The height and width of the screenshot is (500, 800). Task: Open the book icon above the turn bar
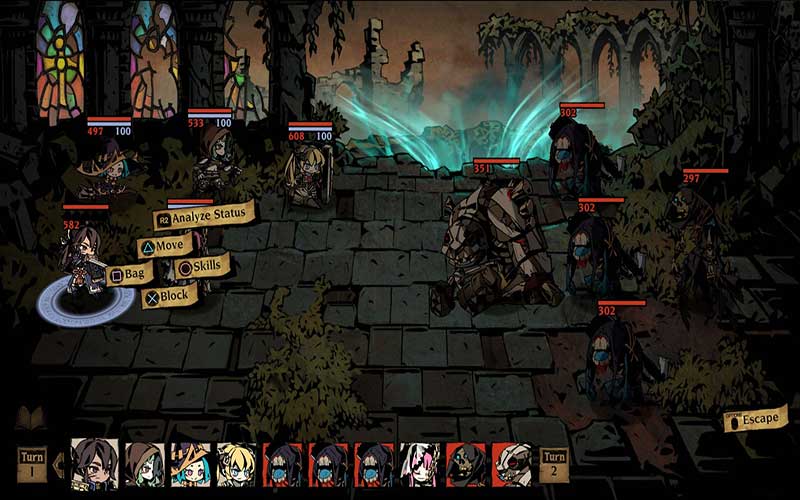pos(30,417)
